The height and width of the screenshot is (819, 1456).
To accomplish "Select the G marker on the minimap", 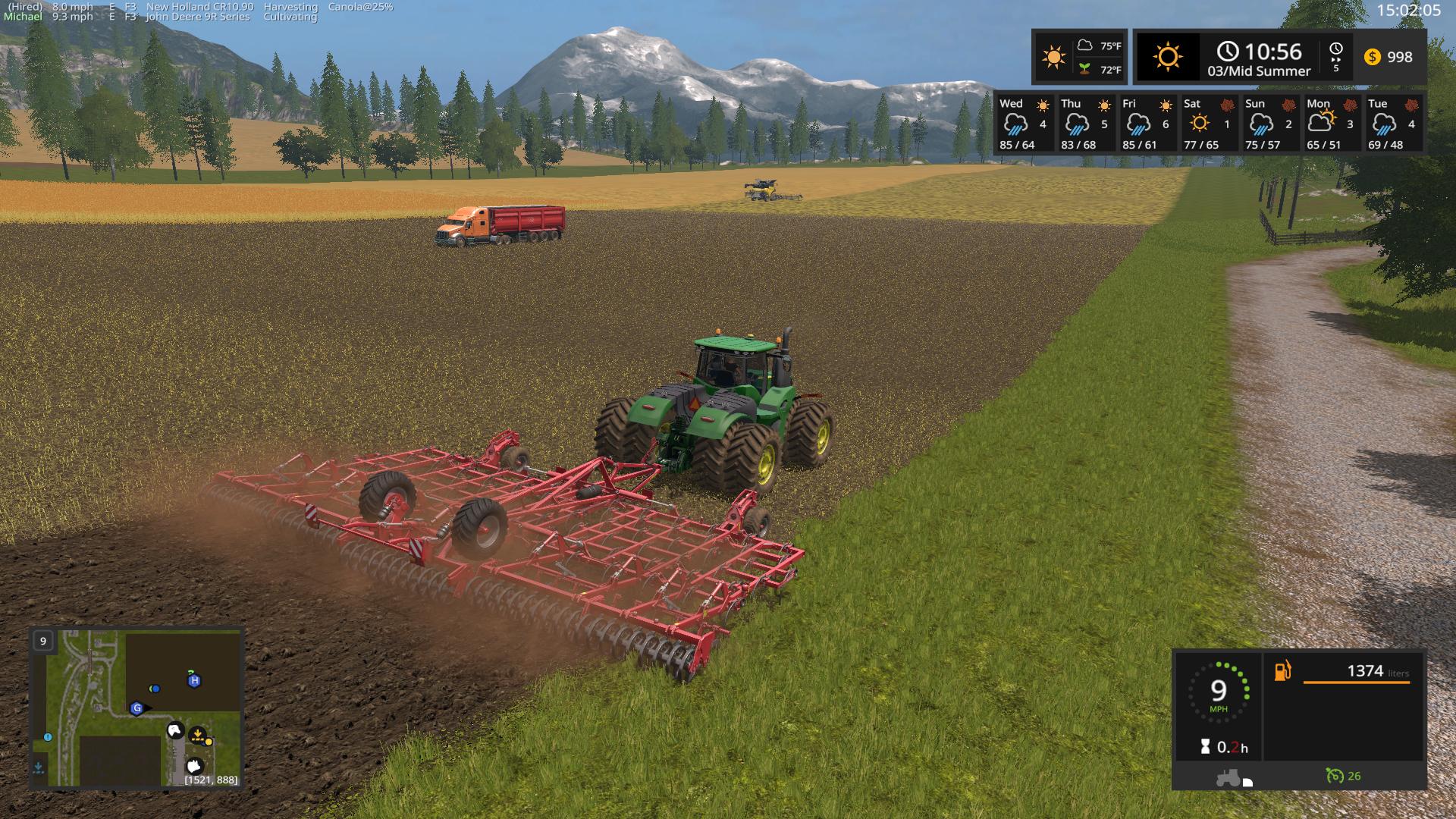I will pos(136,708).
